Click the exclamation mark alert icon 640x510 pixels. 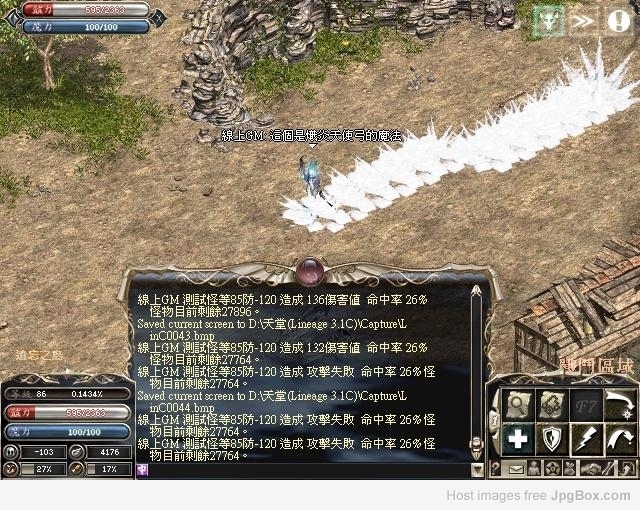(x=617, y=20)
